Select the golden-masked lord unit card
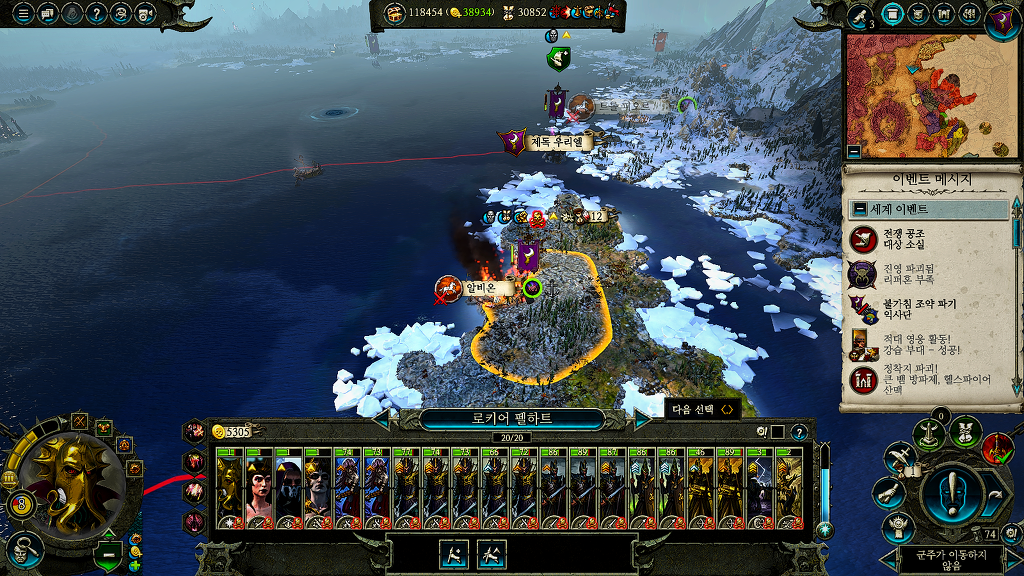The height and width of the screenshot is (576, 1024). coord(229,488)
